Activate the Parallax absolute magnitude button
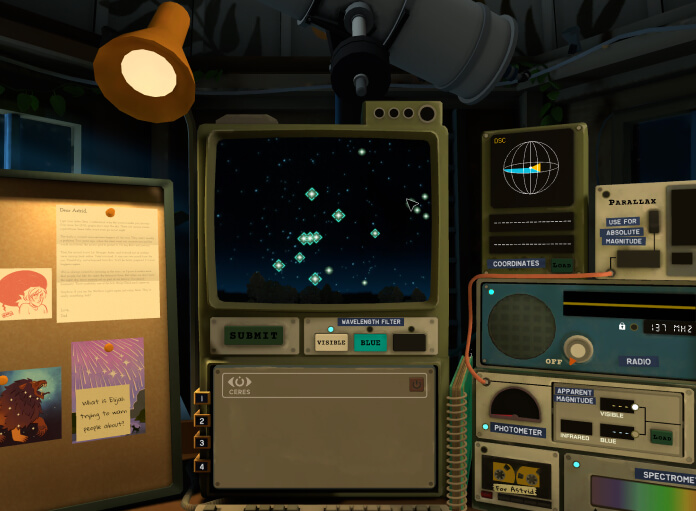Viewport: 696px width, 511px height. pyautogui.click(x=636, y=259)
